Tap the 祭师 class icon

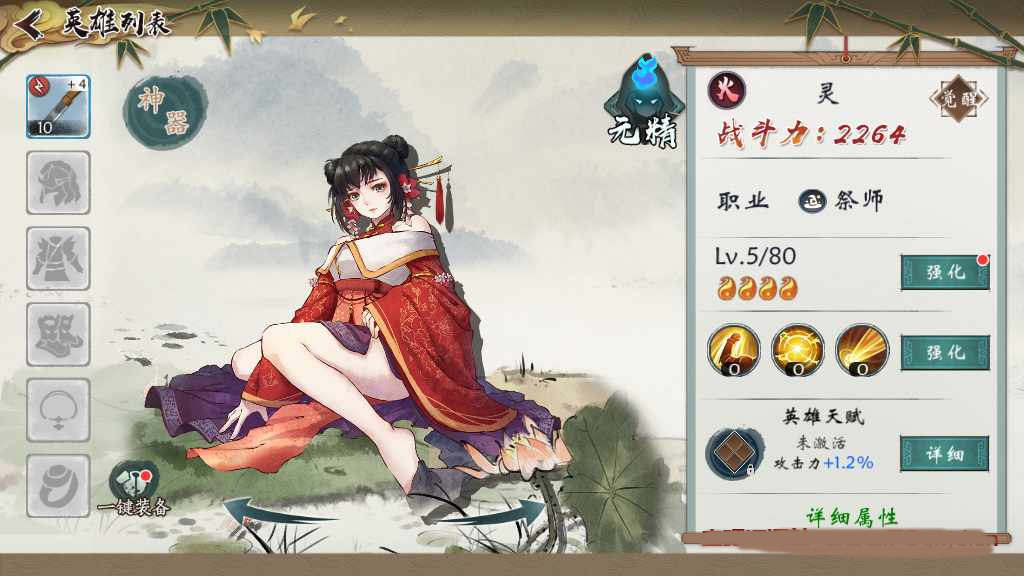coord(811,201)
